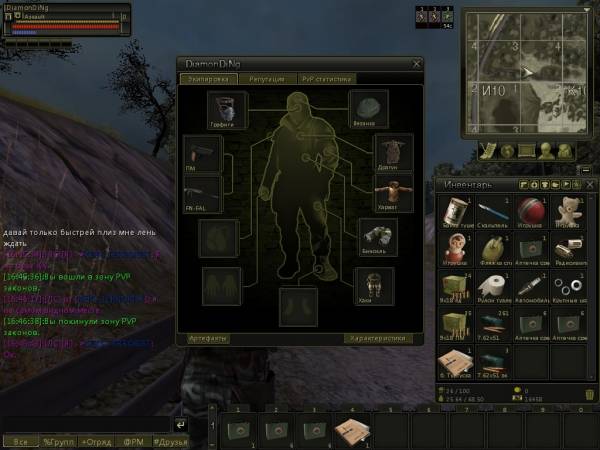The height and width of the screenshot is (450, 600).
Task: Open the PvP статистика tab
Action: click(328, 78)
